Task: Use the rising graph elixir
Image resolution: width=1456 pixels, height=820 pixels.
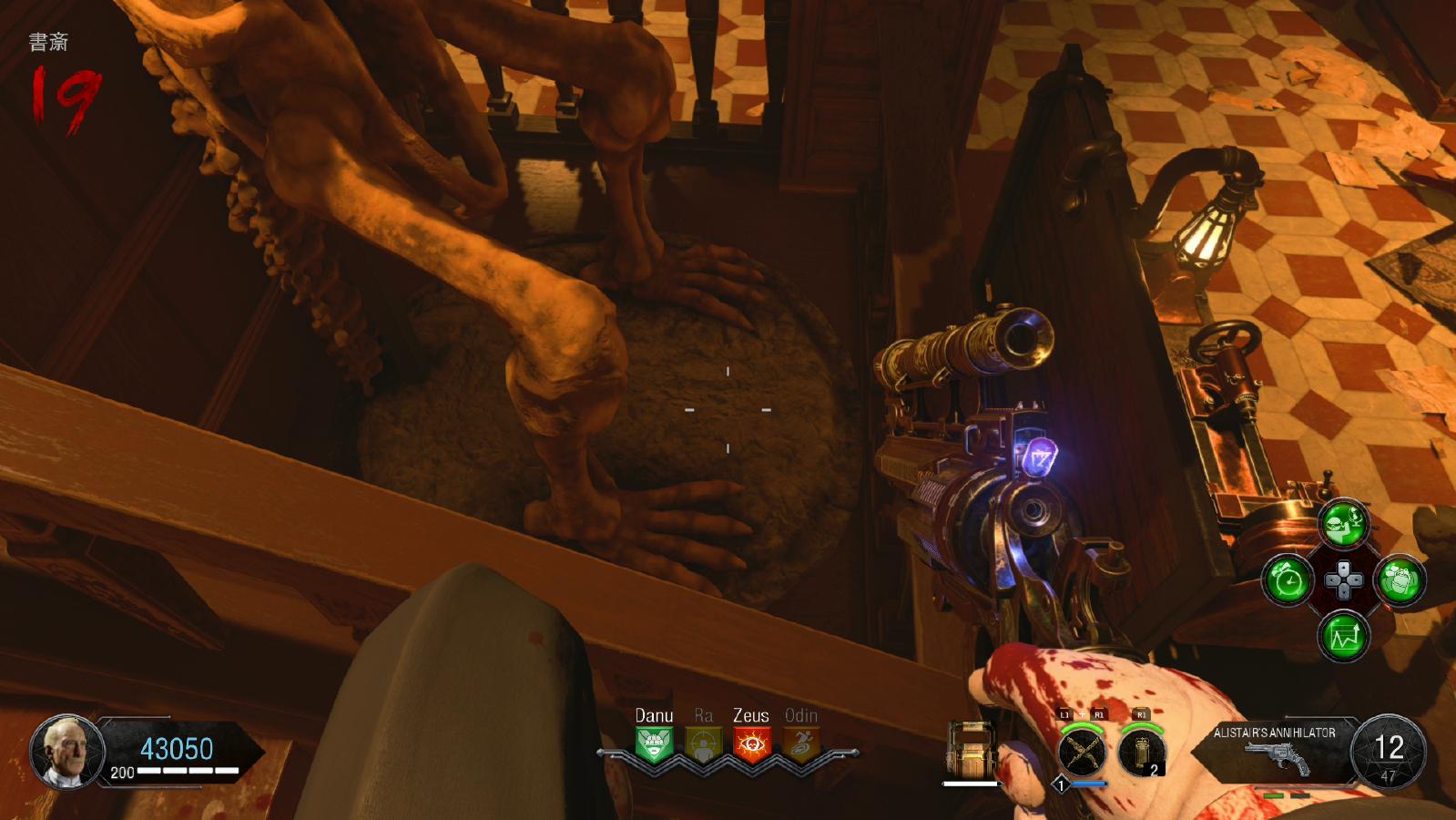Action: [x=1344, y=635]
